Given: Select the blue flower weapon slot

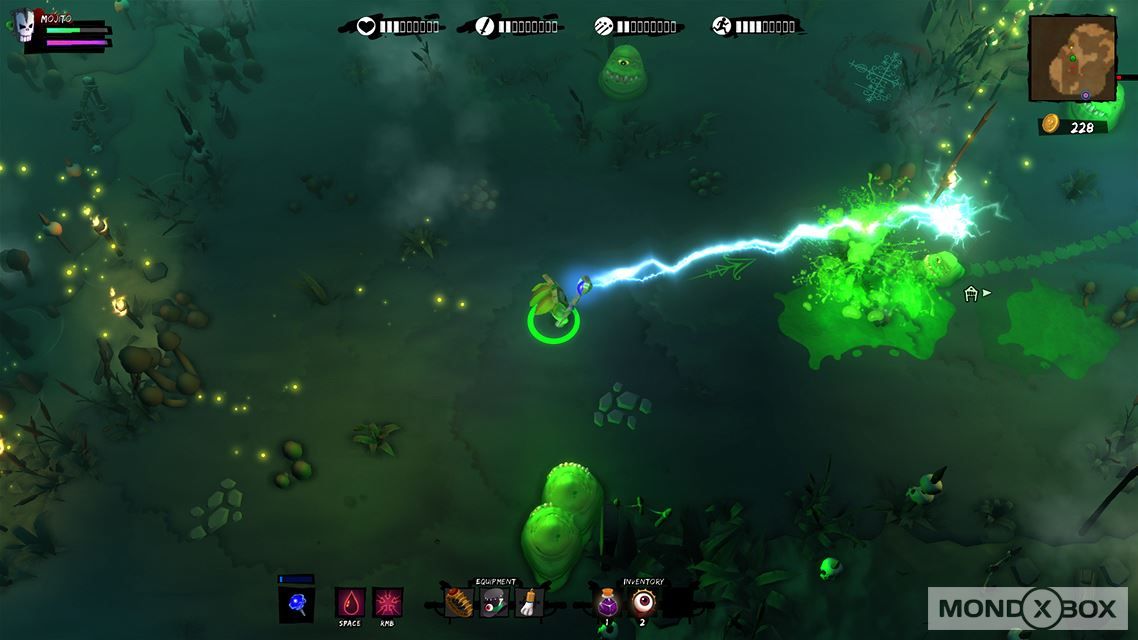Looking at the screenshot, I should point(296,604).
